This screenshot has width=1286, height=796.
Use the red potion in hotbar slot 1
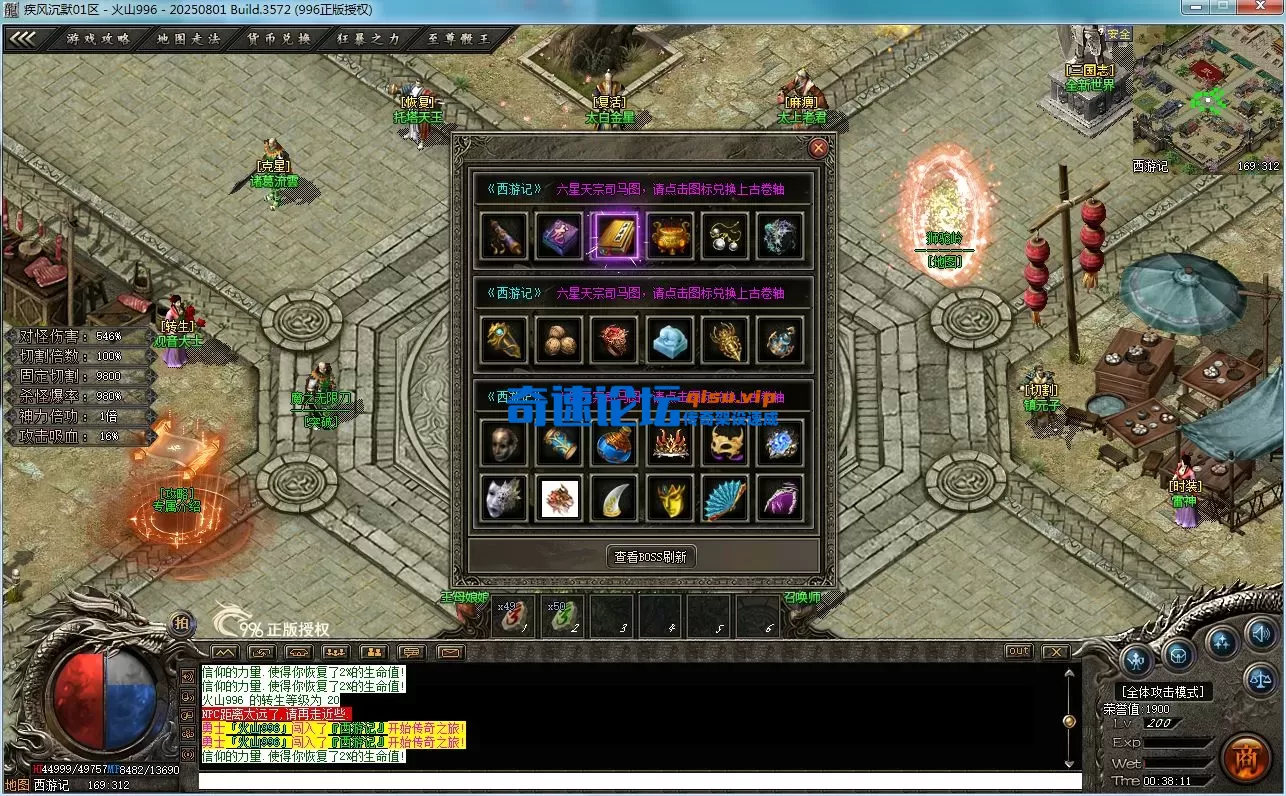click(513, 617)
